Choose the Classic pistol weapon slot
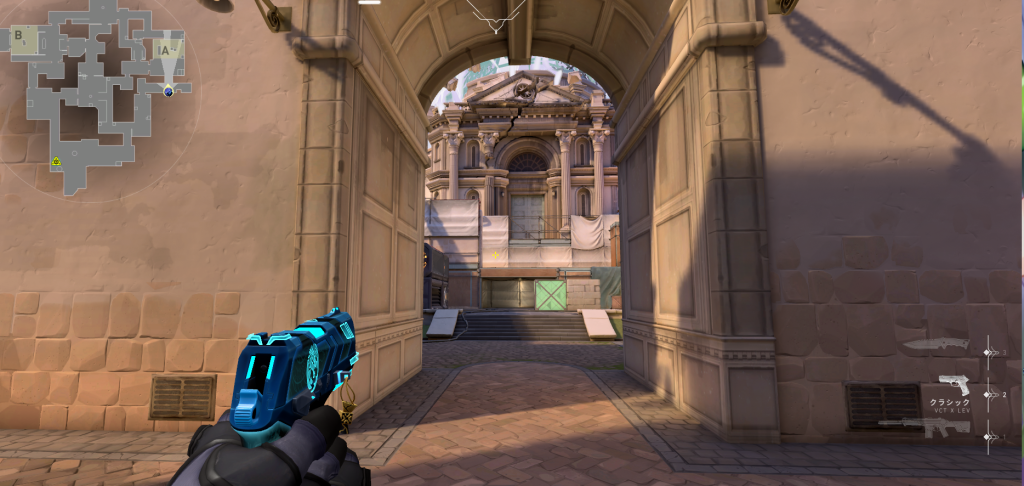1024x486 pixels. click(x=954, y=386)
